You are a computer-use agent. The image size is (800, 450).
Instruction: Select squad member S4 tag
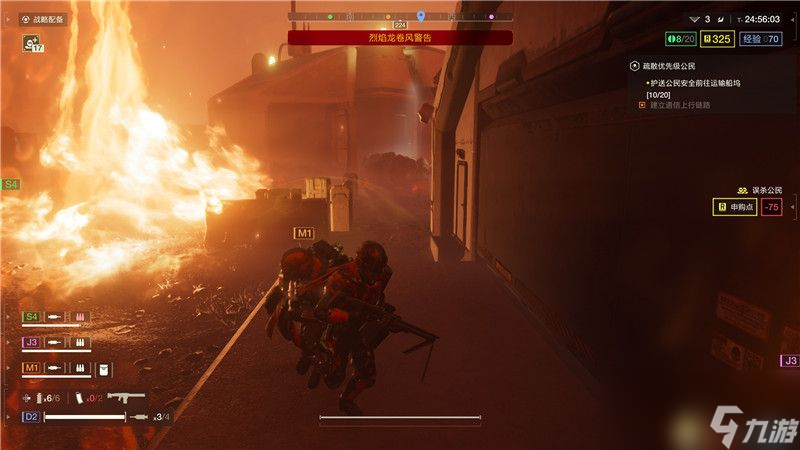[31, 316]
